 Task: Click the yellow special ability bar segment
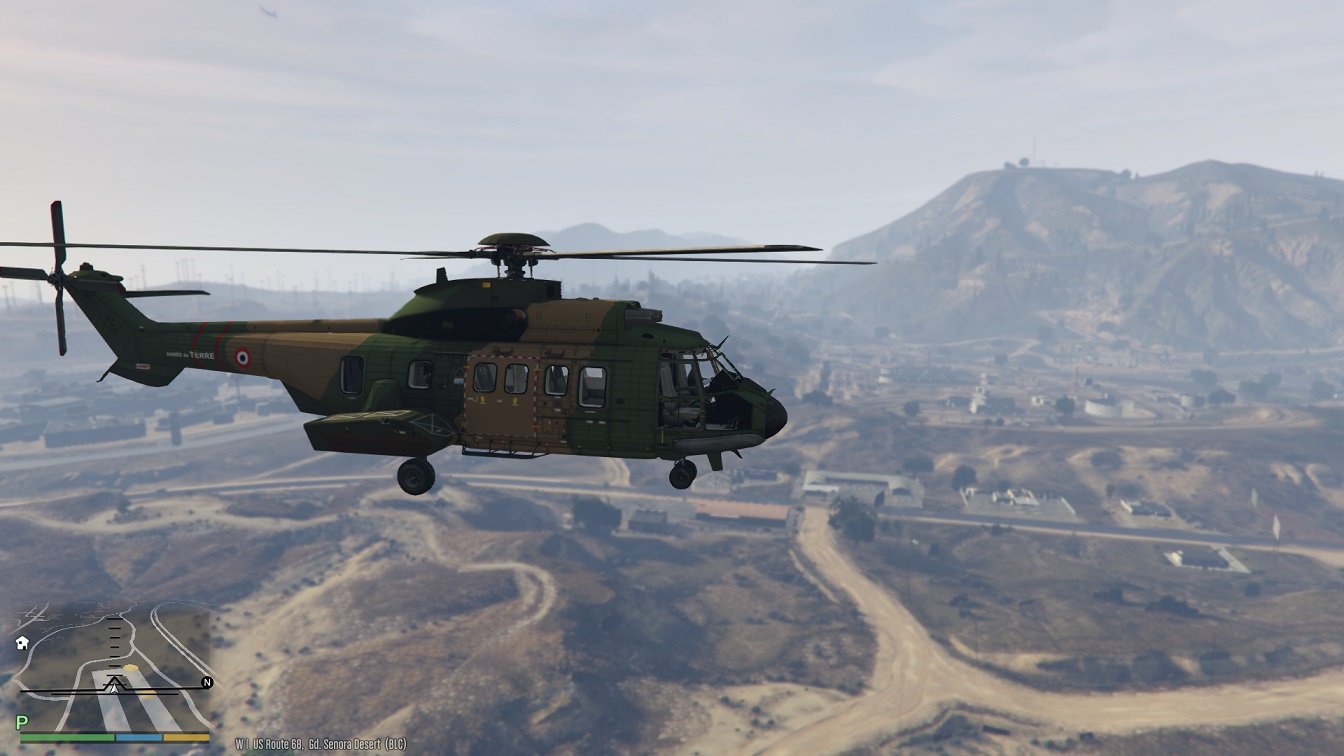tap(187, 737)
